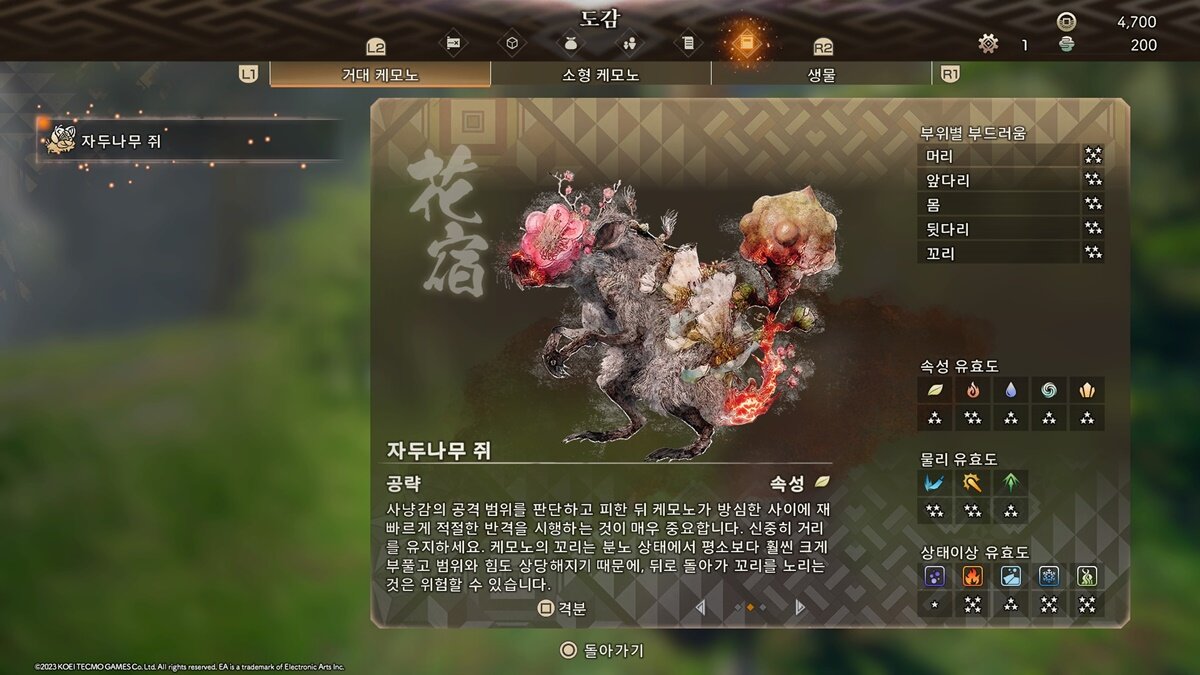Advance to the next info page arrow
1200x675 pixels.
[799, 607]
